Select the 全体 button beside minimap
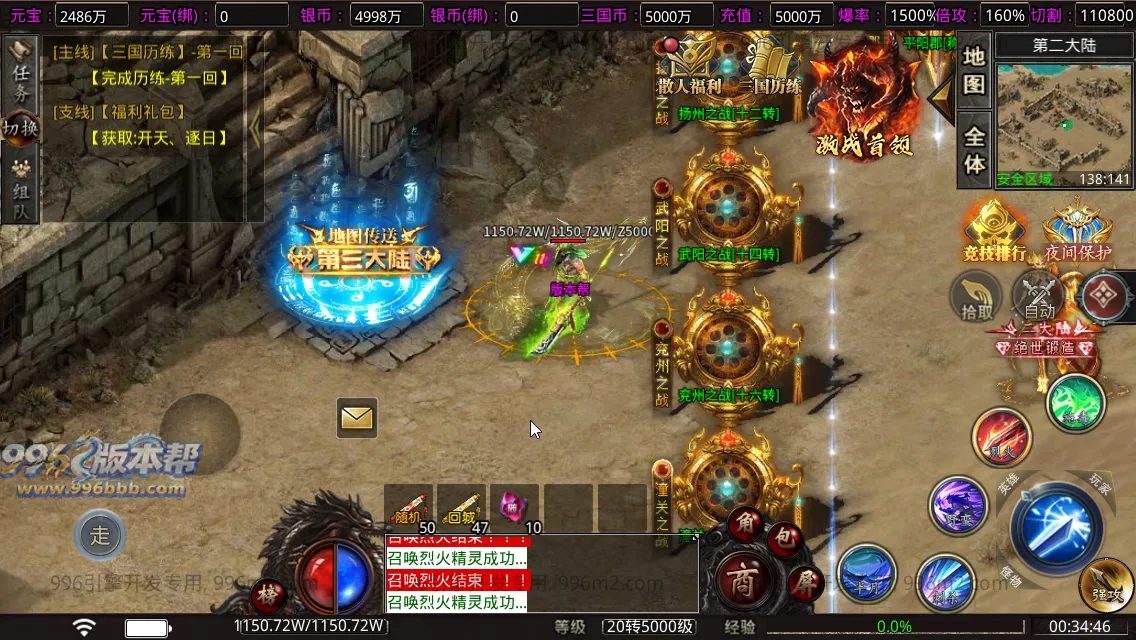Image resolution: width=1136 pixels, height=640 pixels. click(x=974, y=150)
